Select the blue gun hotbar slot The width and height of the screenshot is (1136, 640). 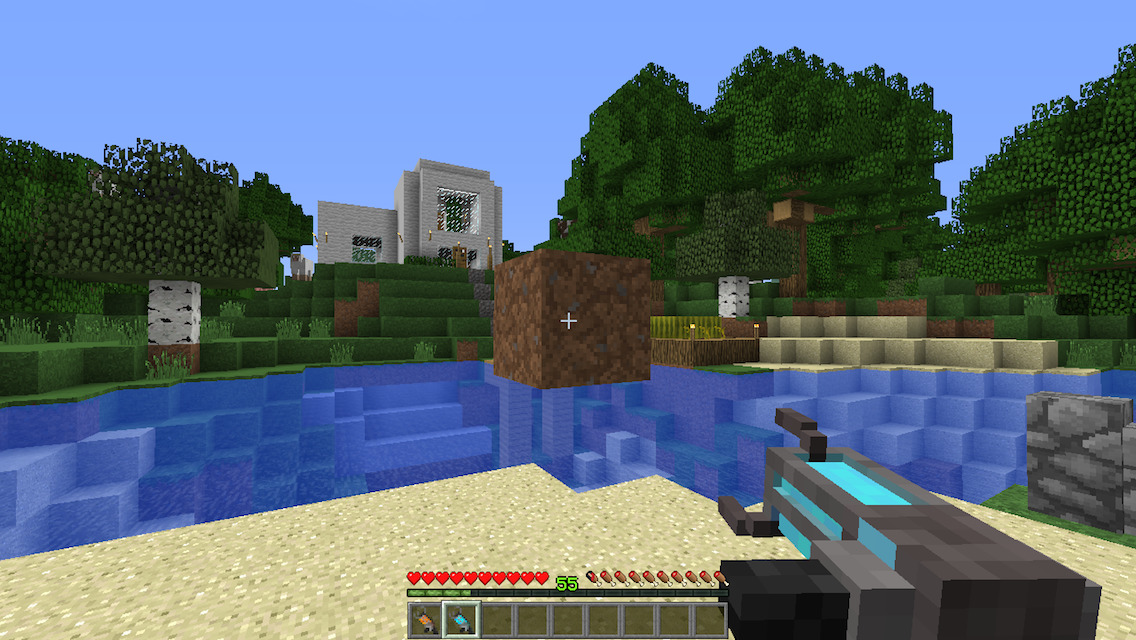pyautogui.click(x=461, y=620)
